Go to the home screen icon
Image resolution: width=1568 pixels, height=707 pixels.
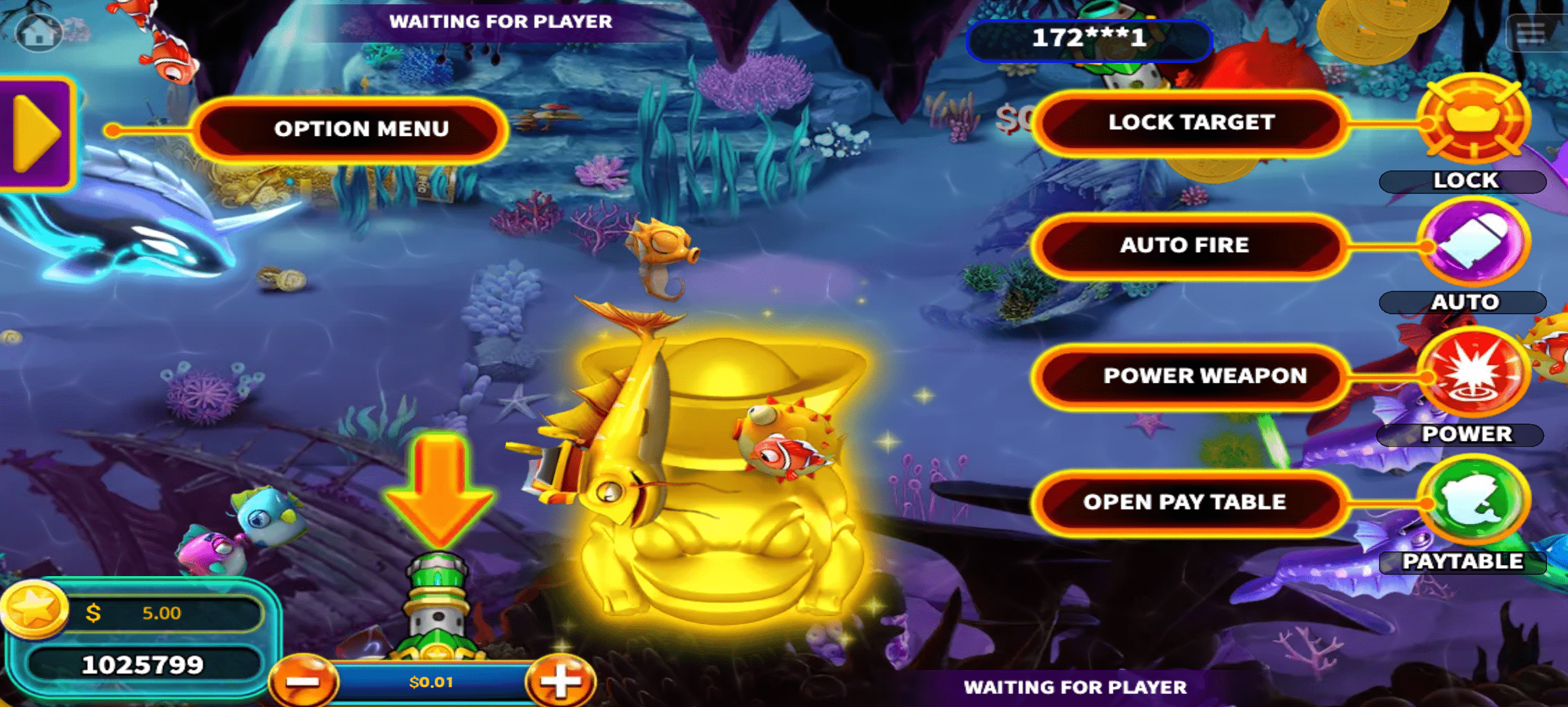(x=38, y=33)
